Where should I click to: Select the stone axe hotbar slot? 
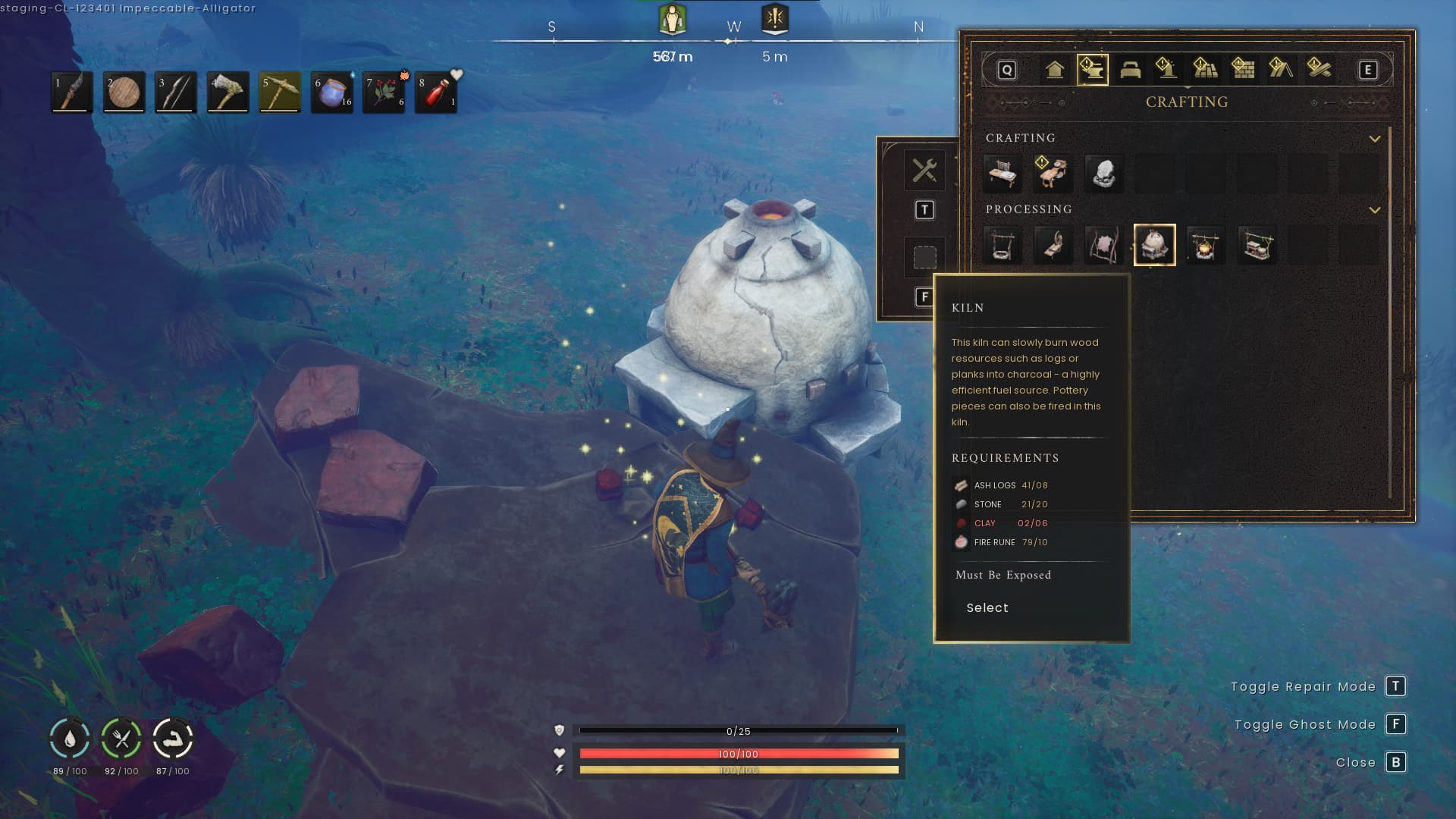click(x=227, y=93)
